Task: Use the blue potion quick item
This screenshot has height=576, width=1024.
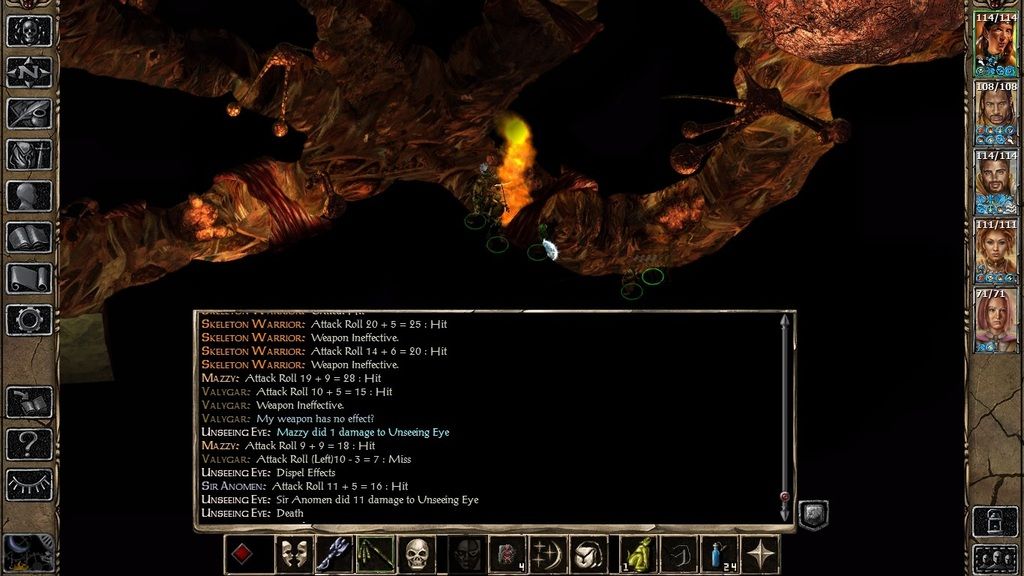Action: [x=717, y=554]
